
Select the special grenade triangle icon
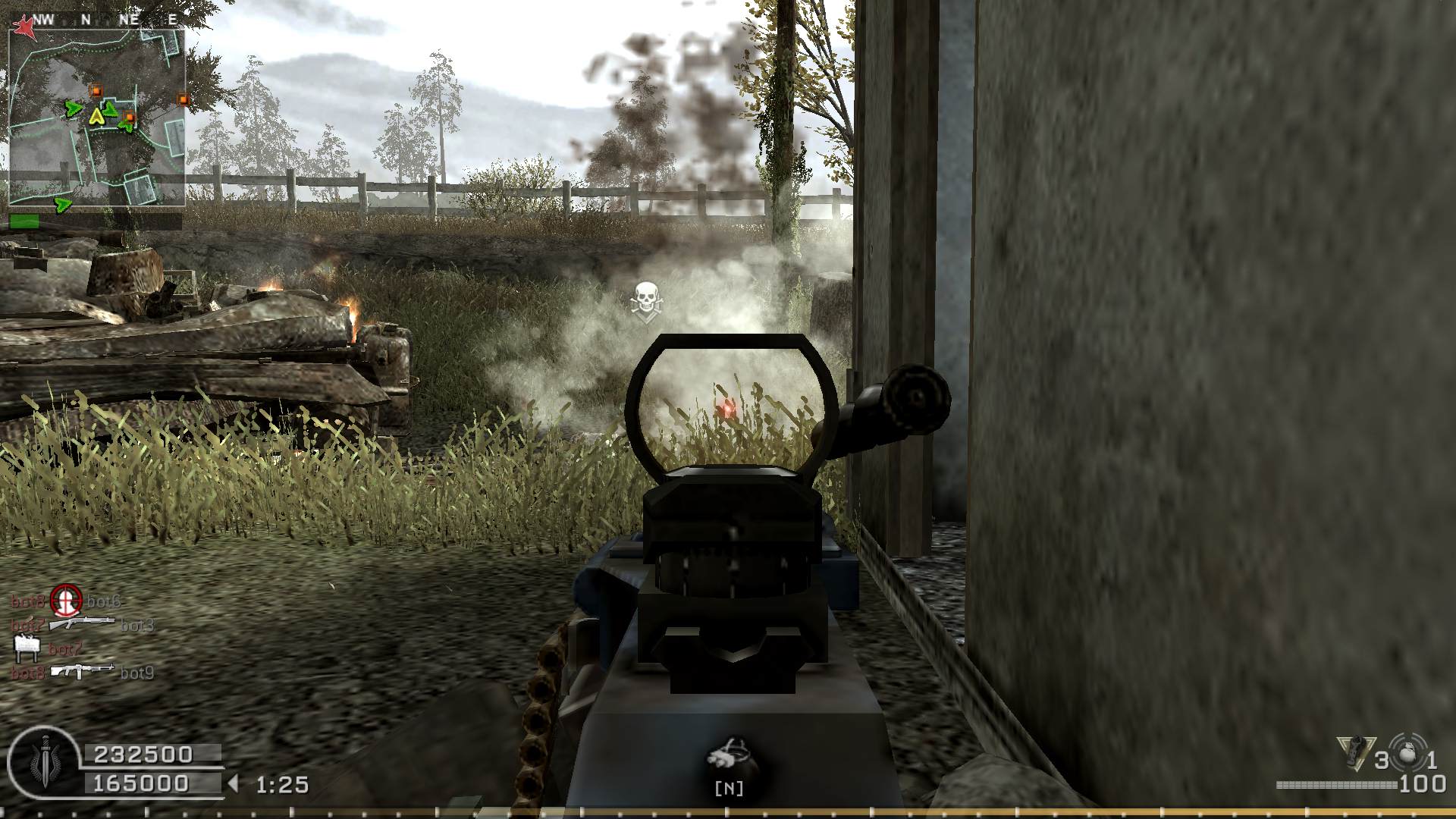[1354, 753]
